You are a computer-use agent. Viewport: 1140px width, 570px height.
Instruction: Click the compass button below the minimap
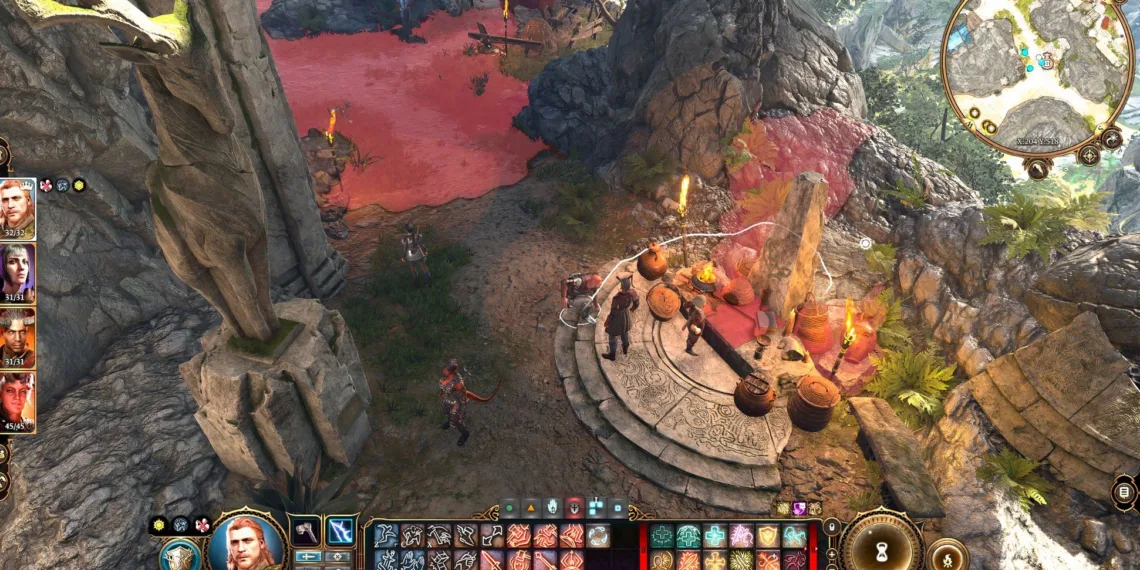[x=1088, y=155]
